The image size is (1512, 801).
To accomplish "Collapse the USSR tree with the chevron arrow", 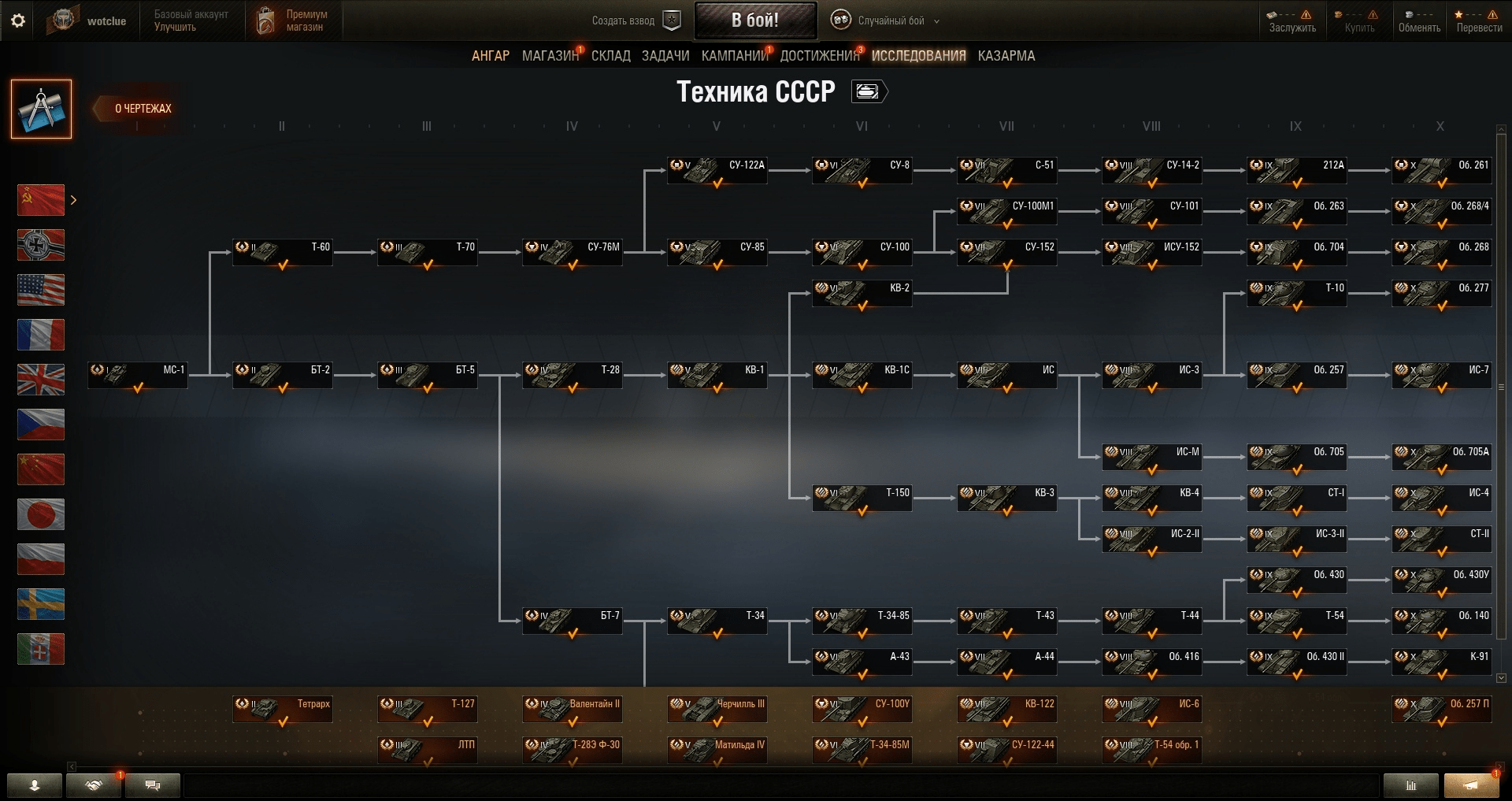I will tap(73, 200).
